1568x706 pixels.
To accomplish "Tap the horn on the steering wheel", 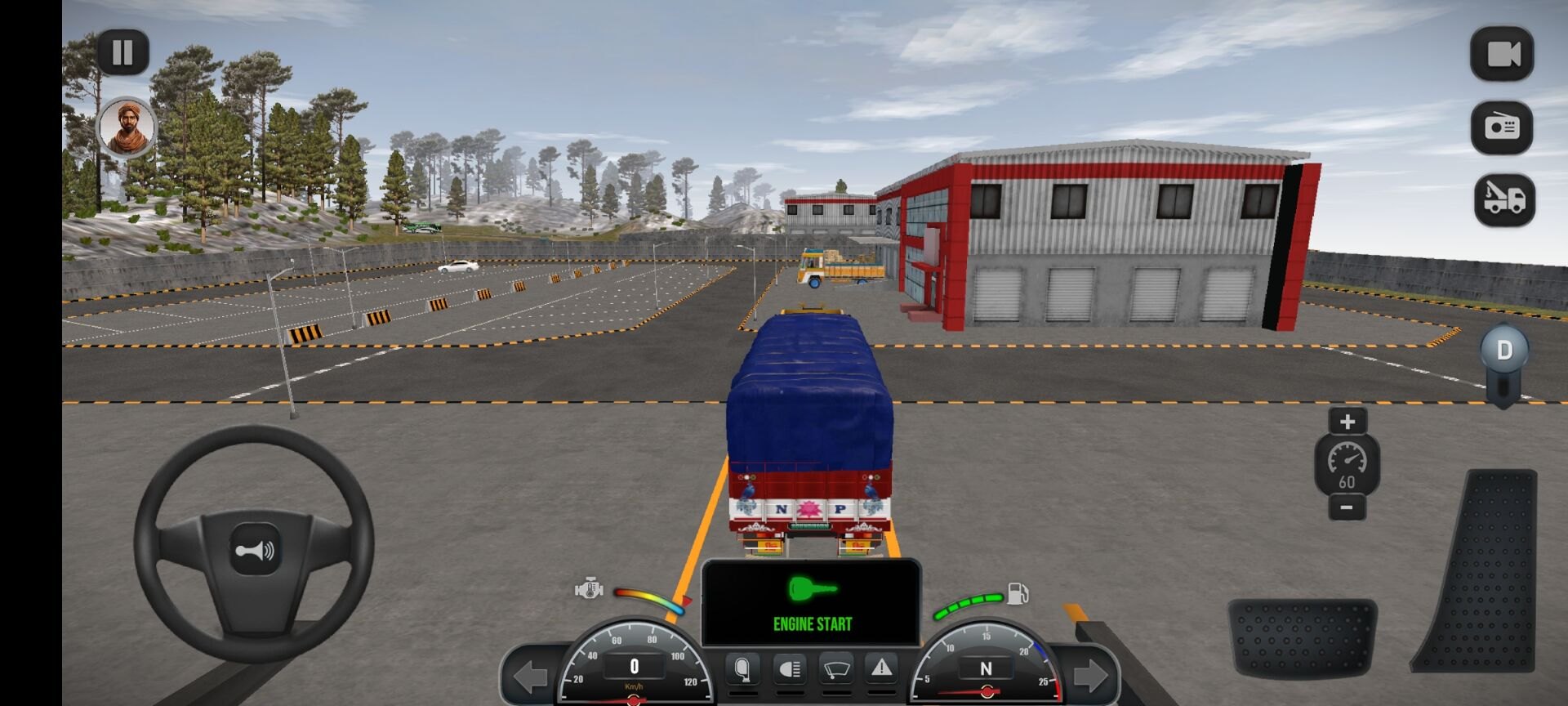I will (x=255, y=551).
